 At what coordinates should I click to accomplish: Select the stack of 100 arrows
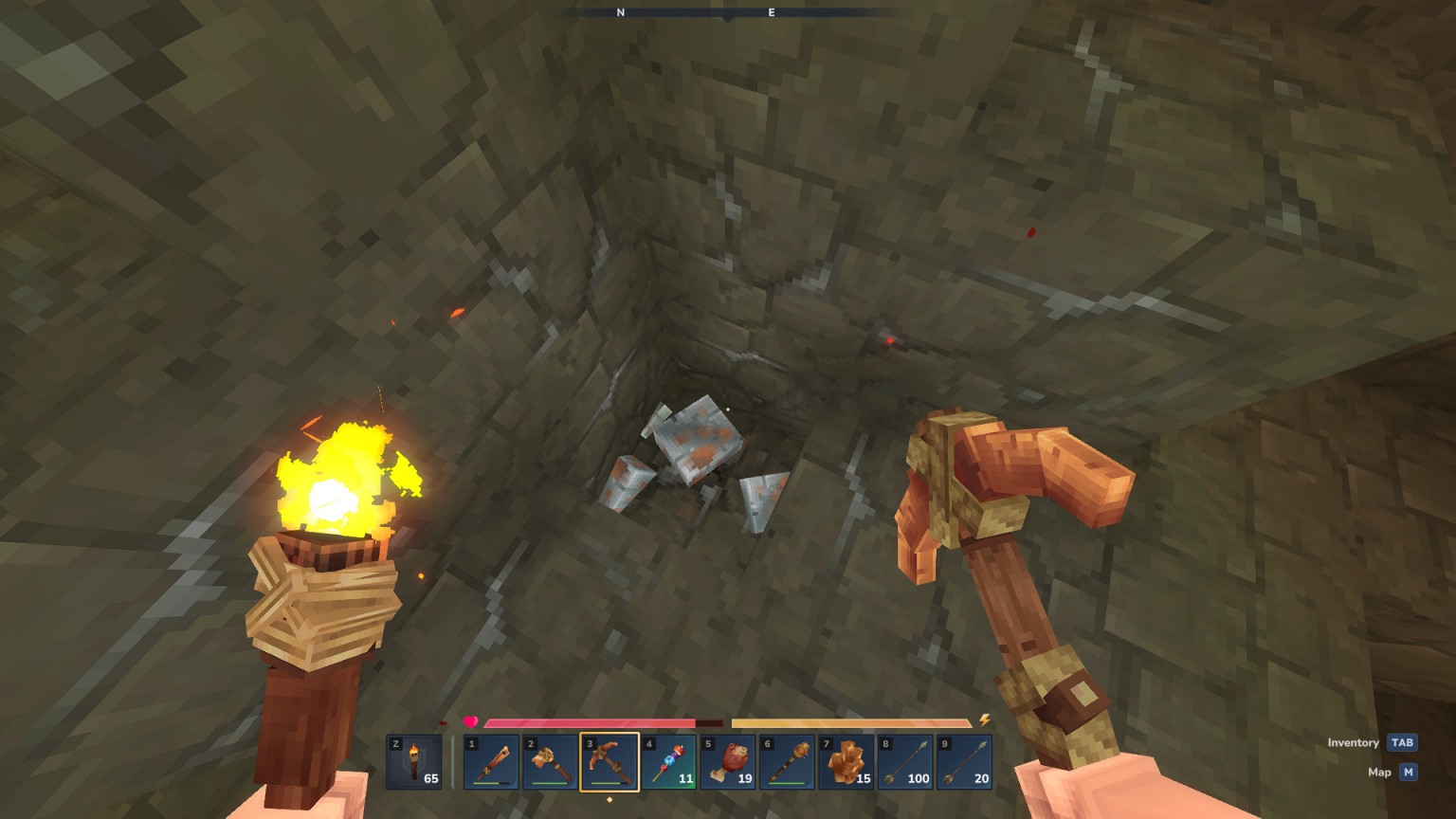coord(904,762)
